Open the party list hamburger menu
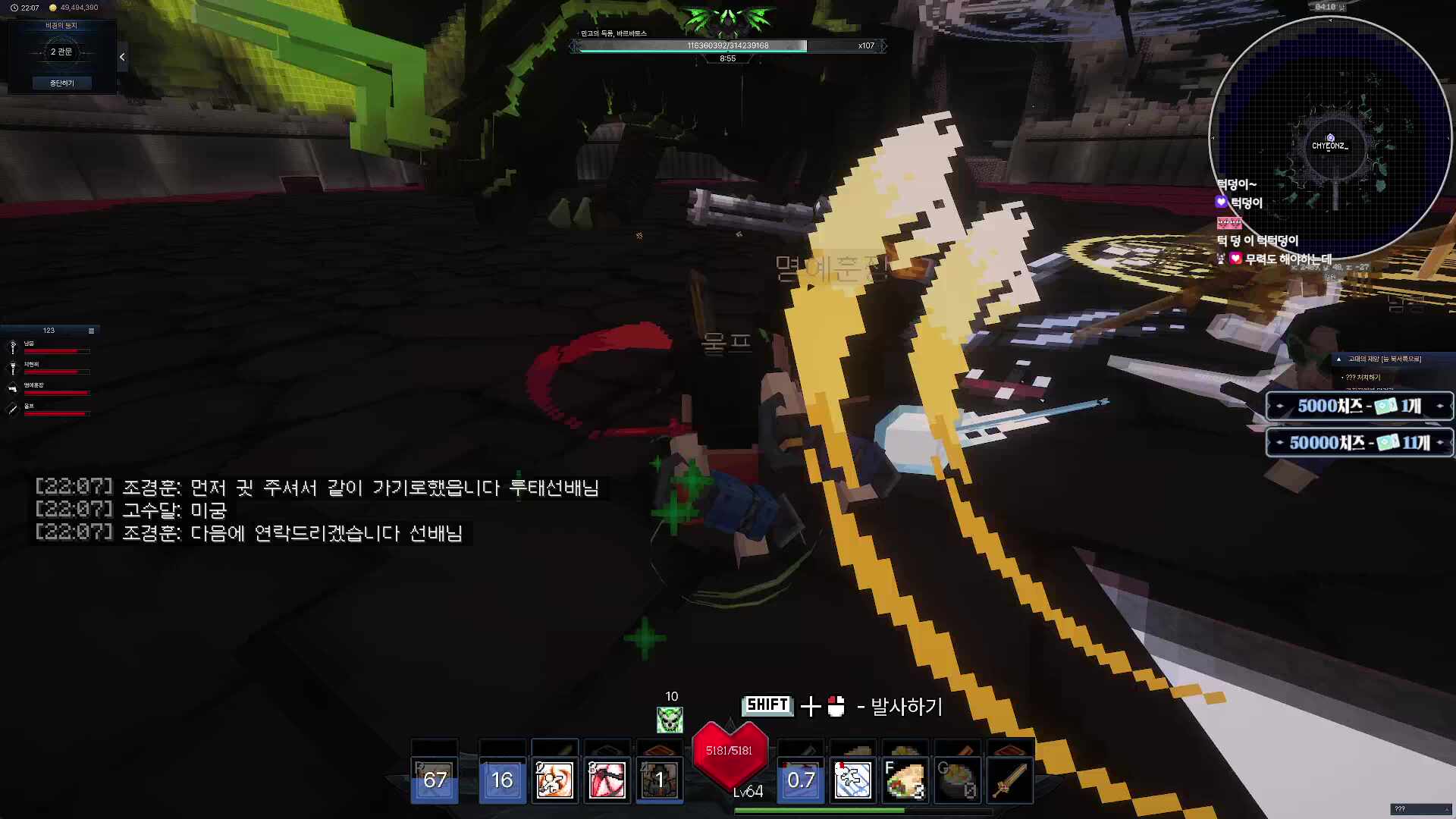Viewport: 1456px width, 819px height. pos(91,331)
